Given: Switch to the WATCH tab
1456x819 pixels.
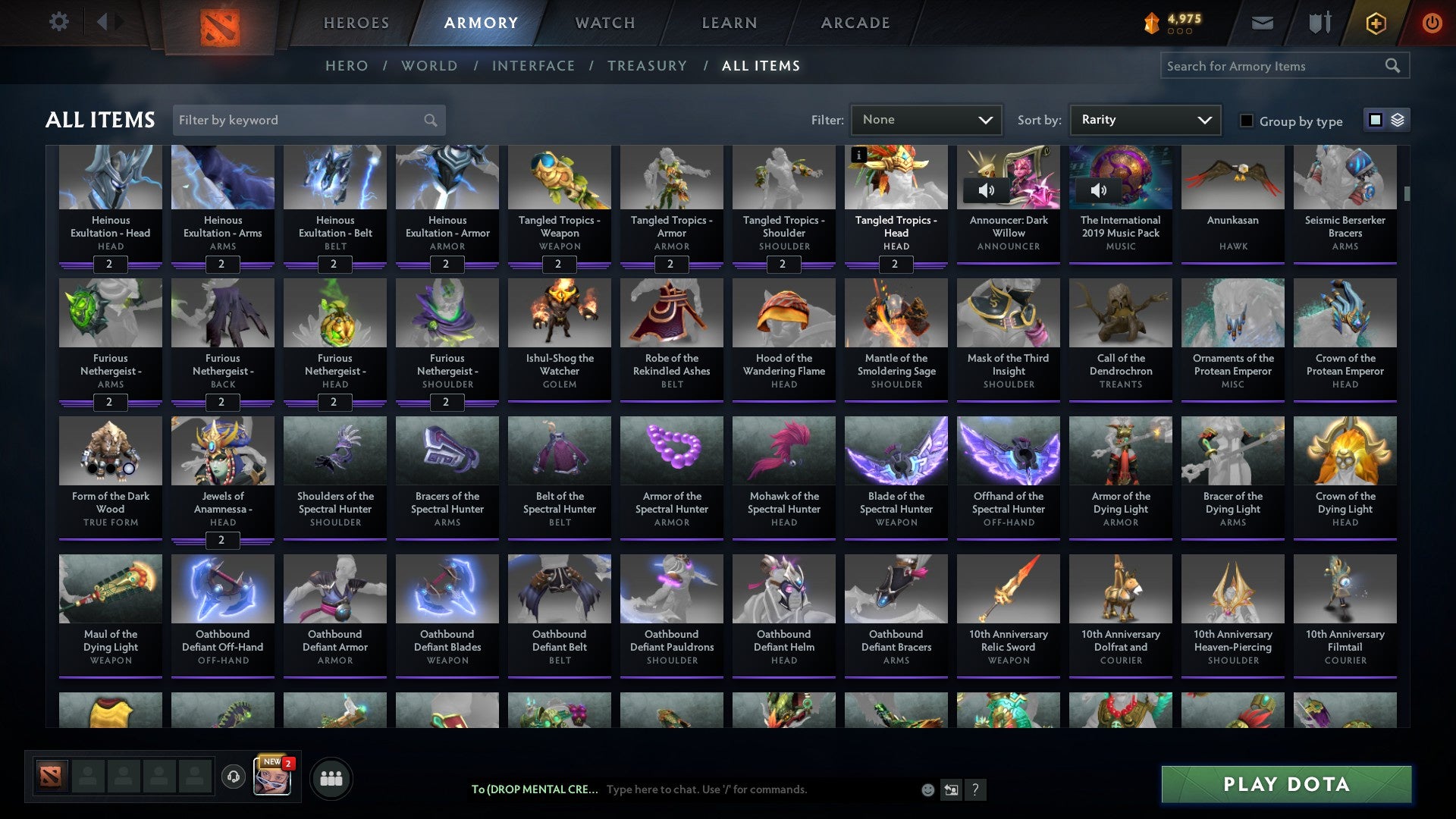Looking at the screenshot, I should 604,23.
